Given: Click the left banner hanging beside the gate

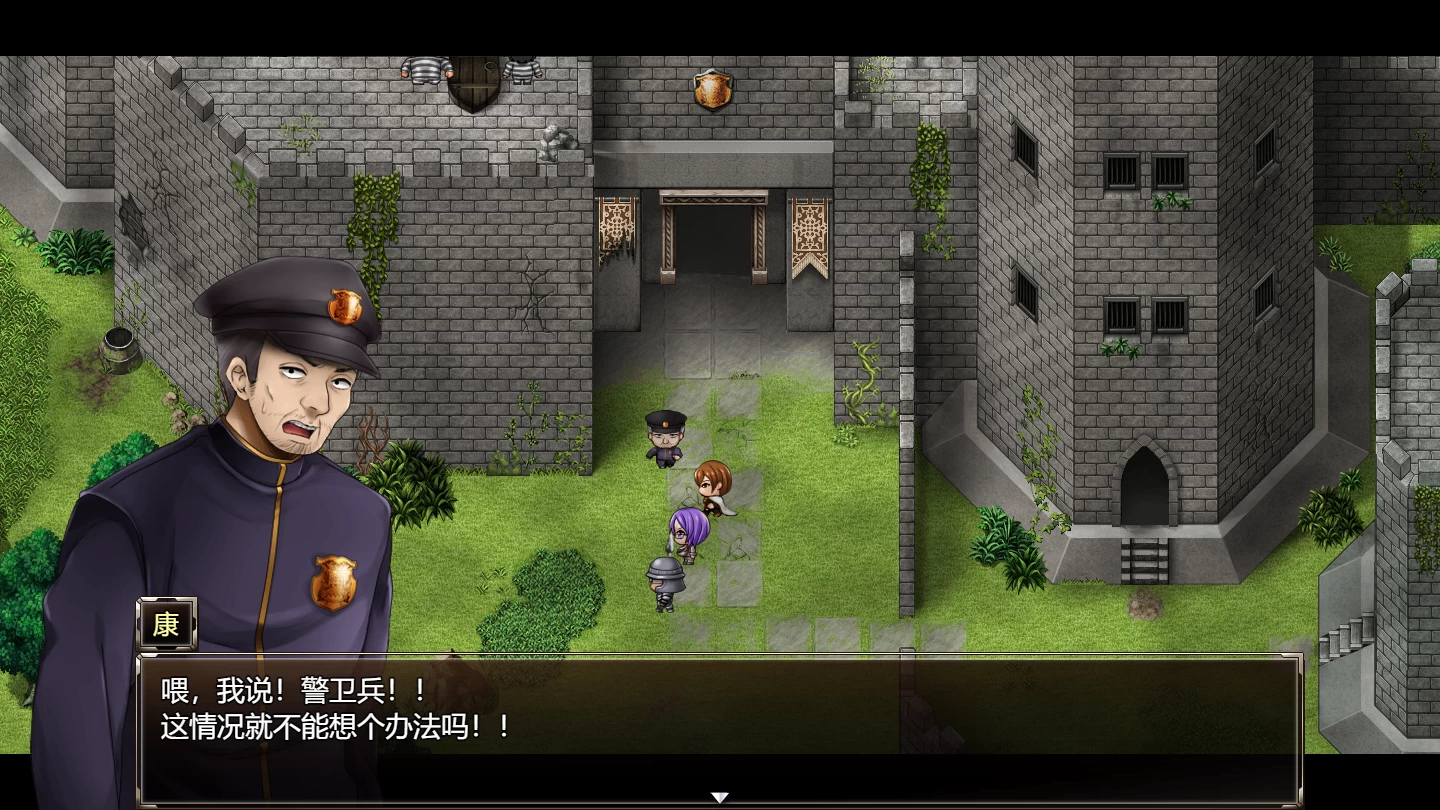Looking at the screenshot, I should coord(615,230).
